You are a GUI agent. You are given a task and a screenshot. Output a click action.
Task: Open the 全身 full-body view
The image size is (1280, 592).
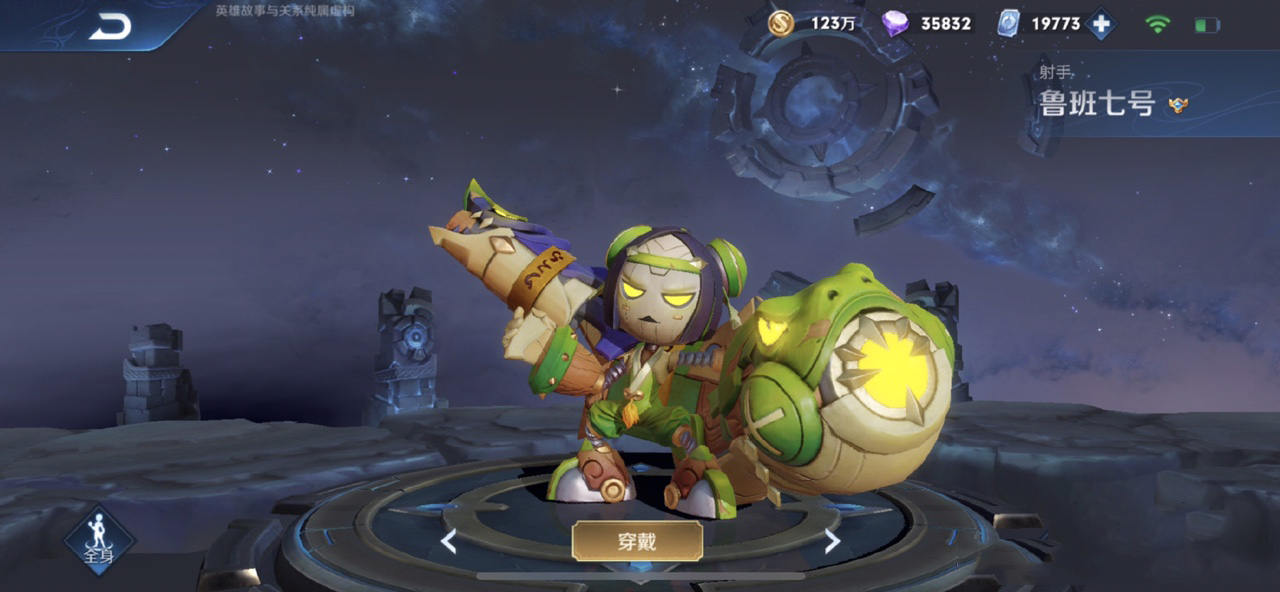pyautogui.click(x=99, y=539)
